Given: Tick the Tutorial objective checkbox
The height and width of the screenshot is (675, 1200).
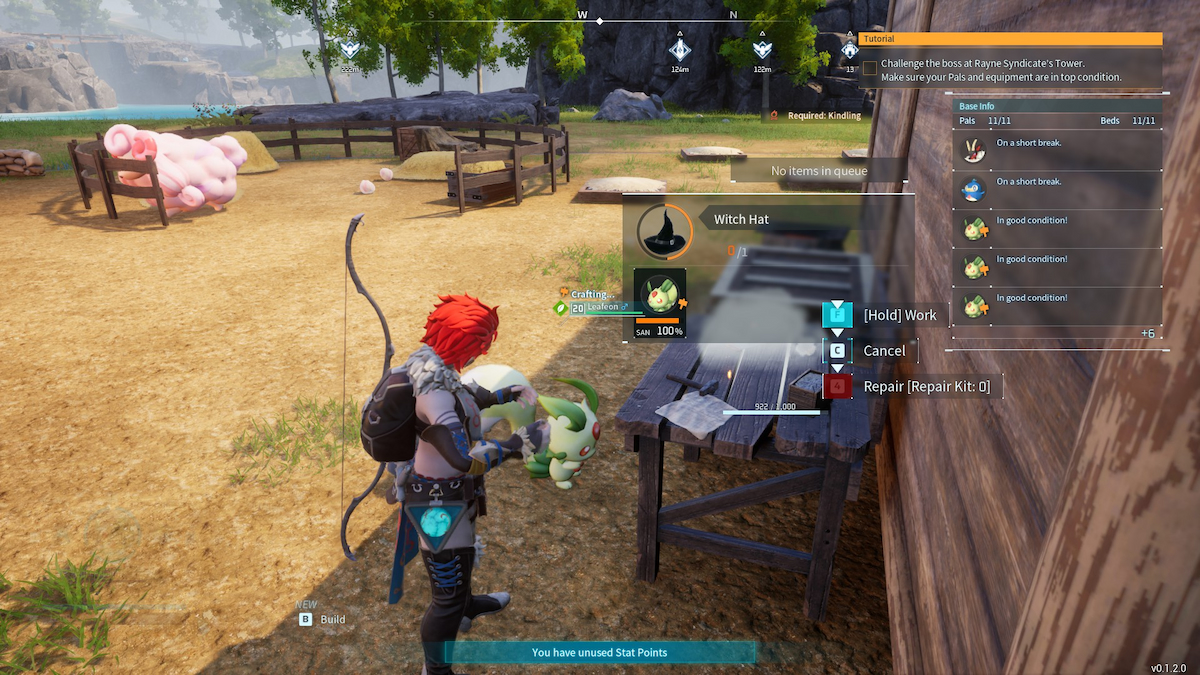Looking at the screenshot, I should pyautogui.click(x=870, y=68).
